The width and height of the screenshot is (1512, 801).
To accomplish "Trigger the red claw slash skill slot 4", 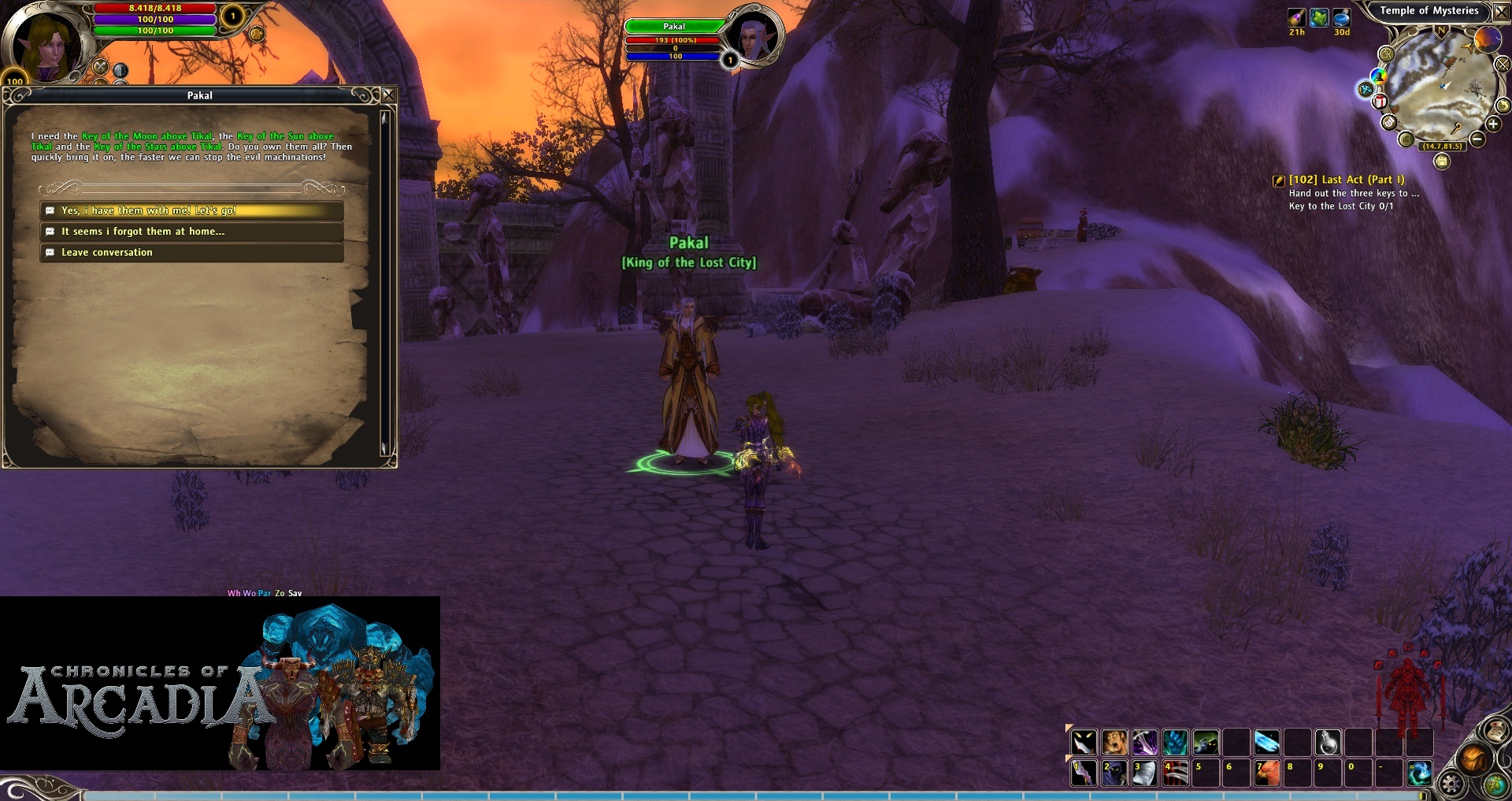I will pos(1175,773).
